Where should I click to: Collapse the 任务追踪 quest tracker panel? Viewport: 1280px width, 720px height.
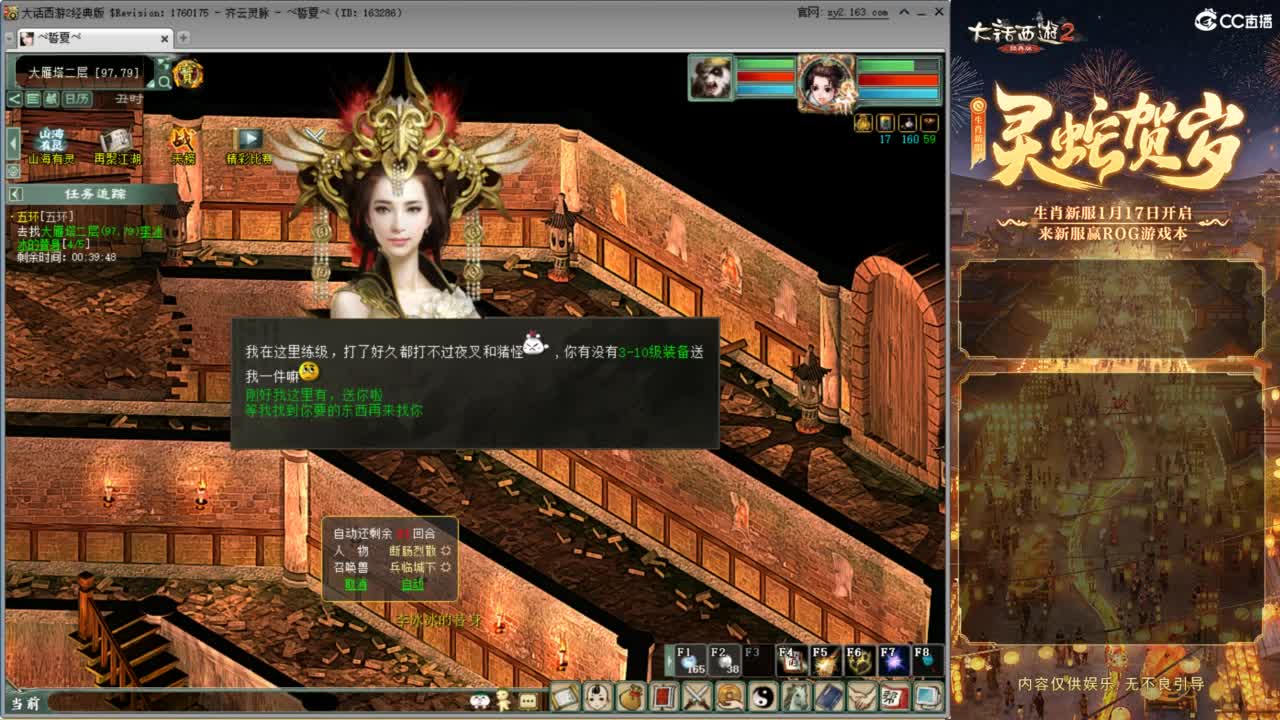[x=14, y=194]
